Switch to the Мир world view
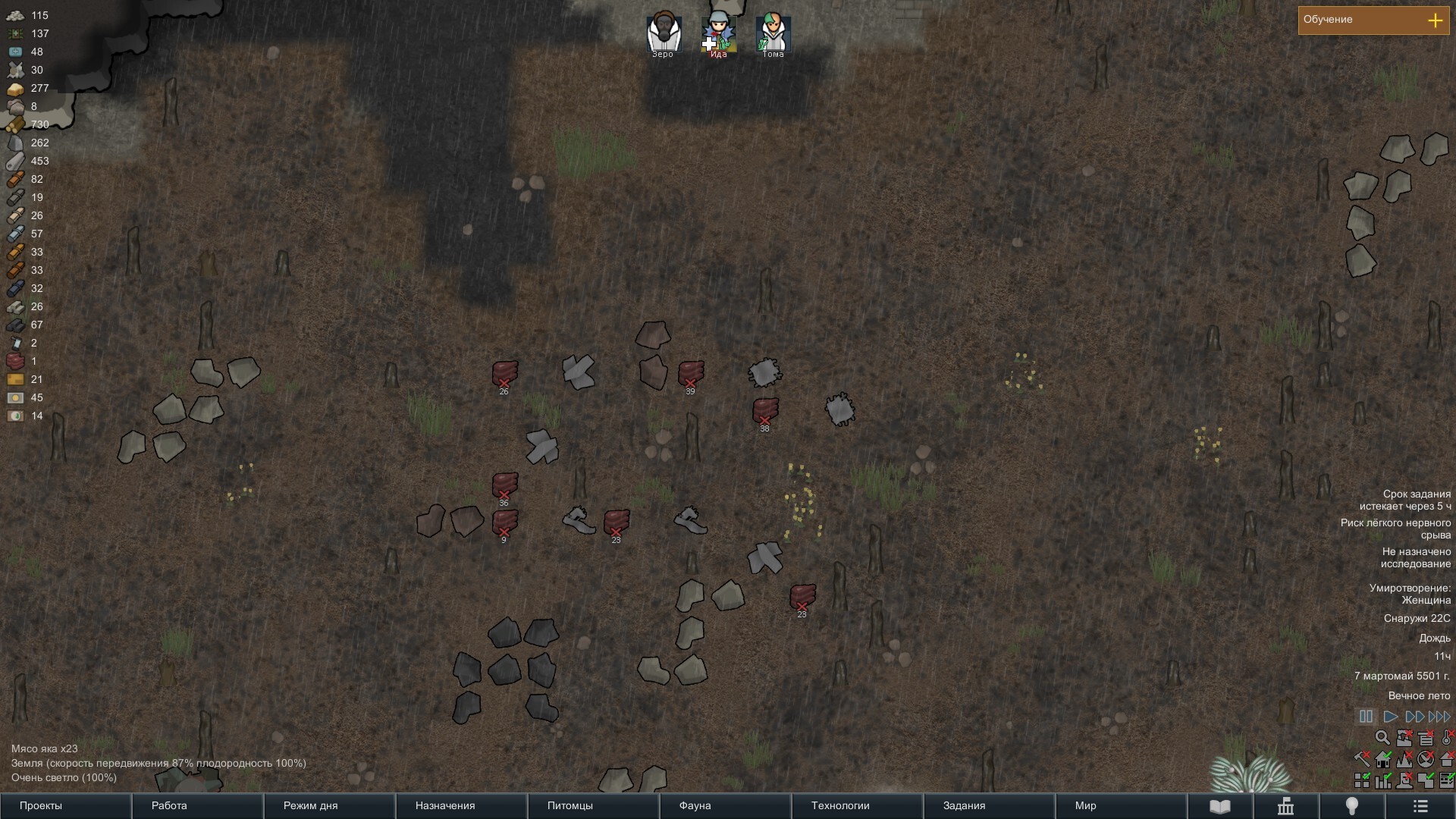The height and width of the screenshot is (819, 1456). (1121, 805)
